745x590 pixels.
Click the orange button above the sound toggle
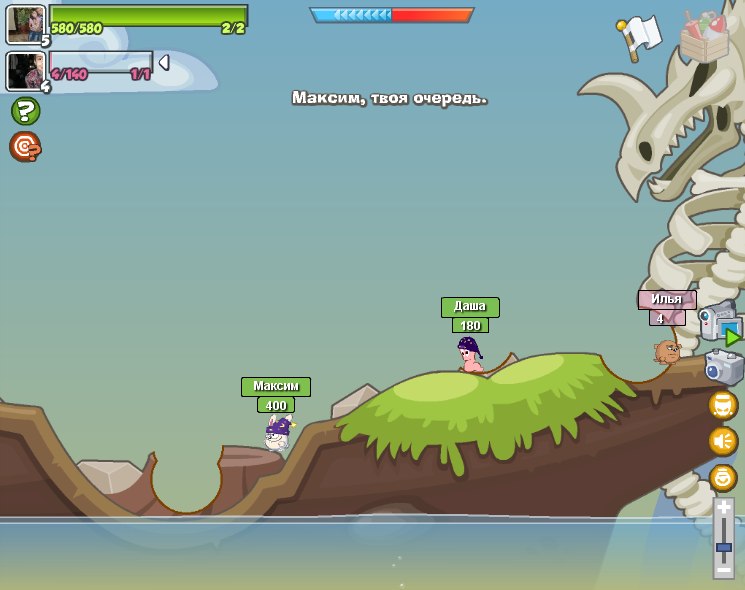click(x=722, y=405)
